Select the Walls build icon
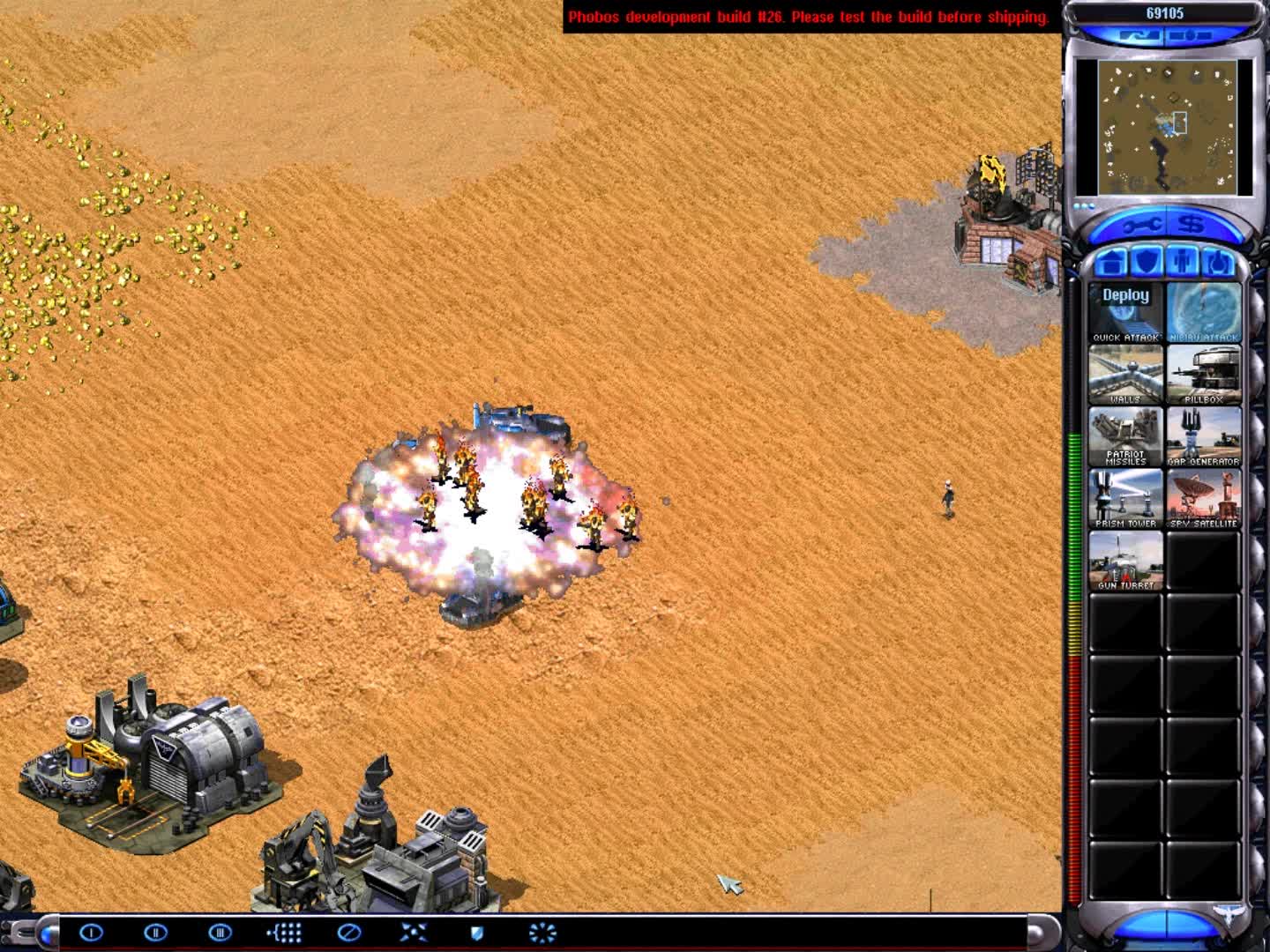The width and height of the screenshot is (1270, 952). pos(1126,375)
